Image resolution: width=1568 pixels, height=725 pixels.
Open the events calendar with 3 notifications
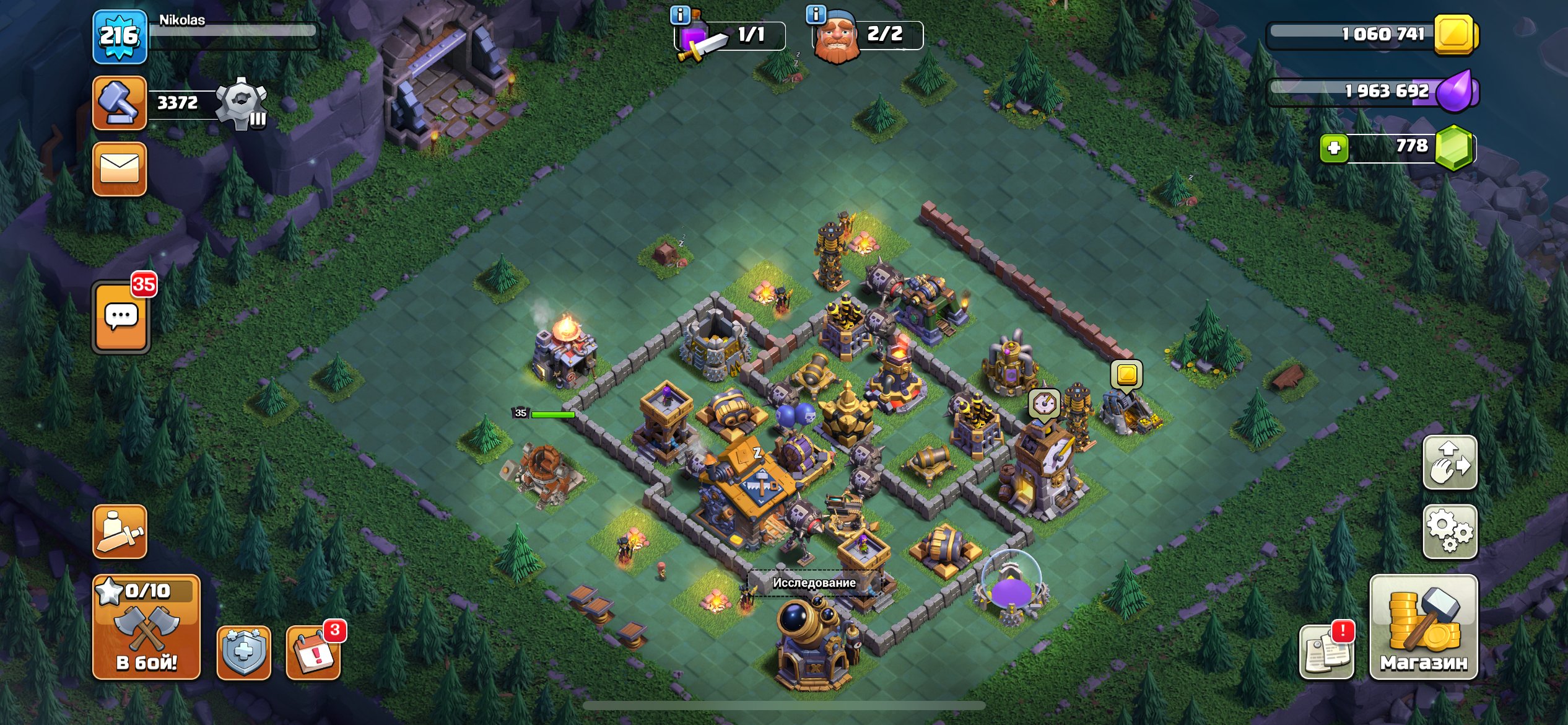pos(313,653)
